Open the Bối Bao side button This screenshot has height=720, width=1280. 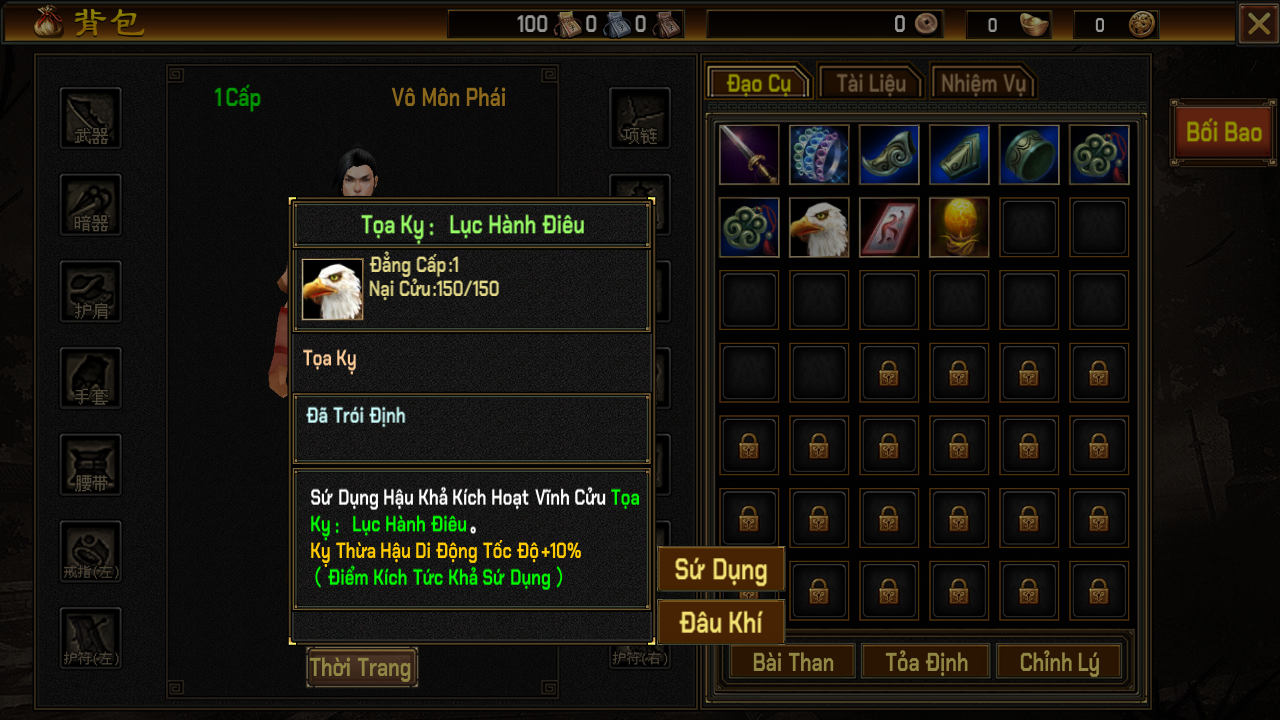coord(1223,132)
